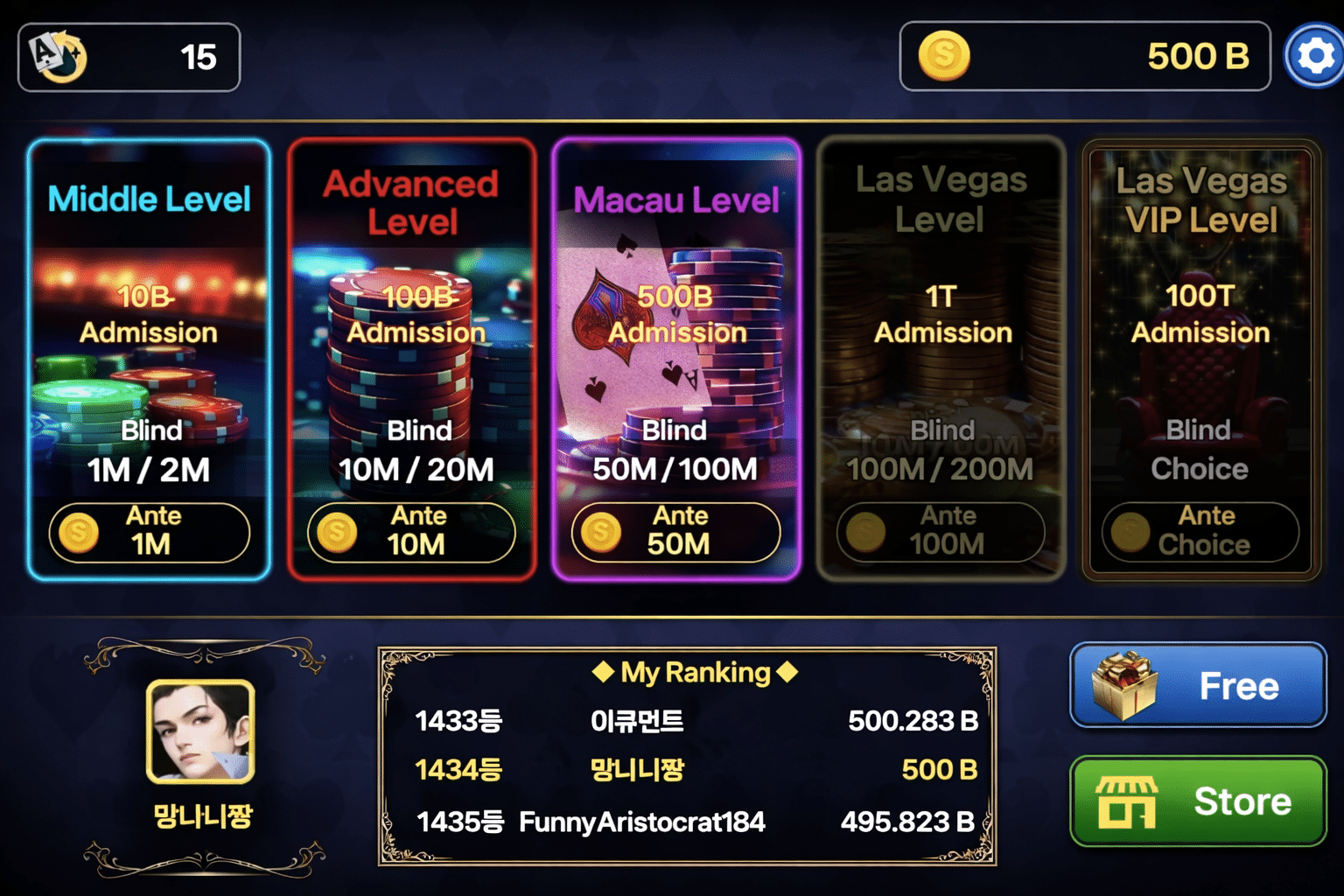
Task: Click the Ante Choice button
Action: [1200, 532]
